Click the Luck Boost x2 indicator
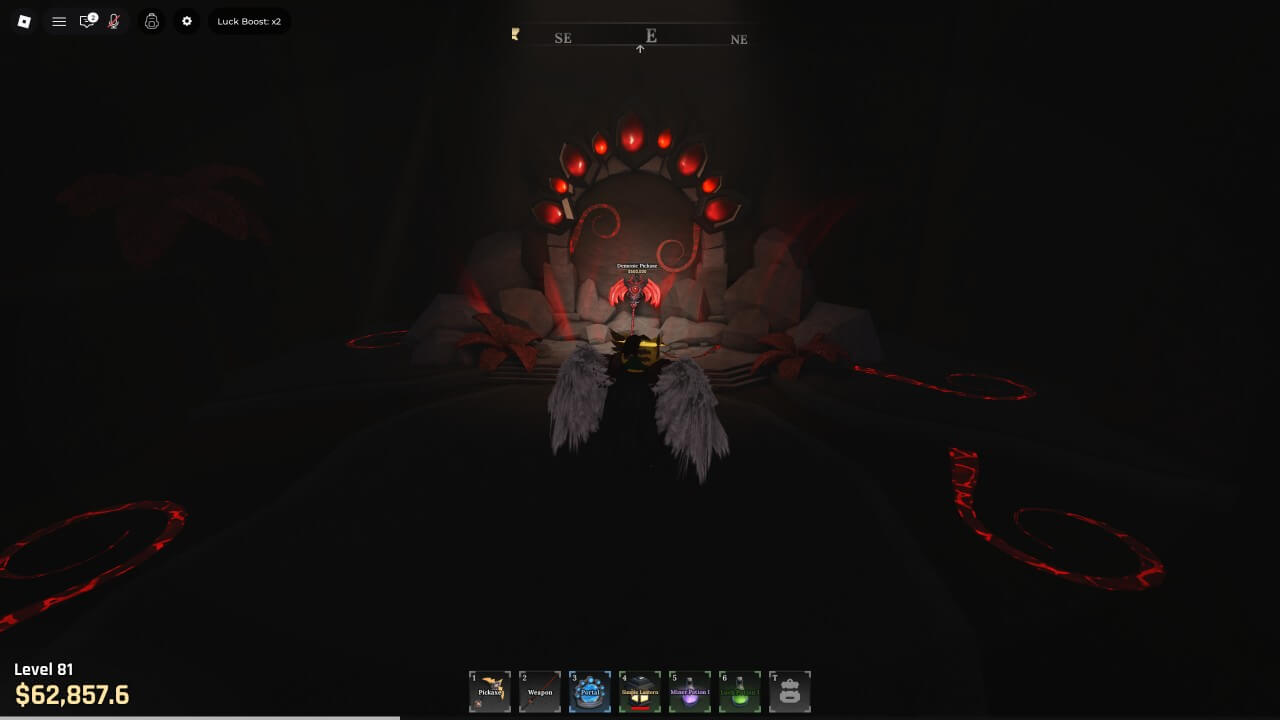Viewport: 1280px width, 720px height. pos(249,21)
